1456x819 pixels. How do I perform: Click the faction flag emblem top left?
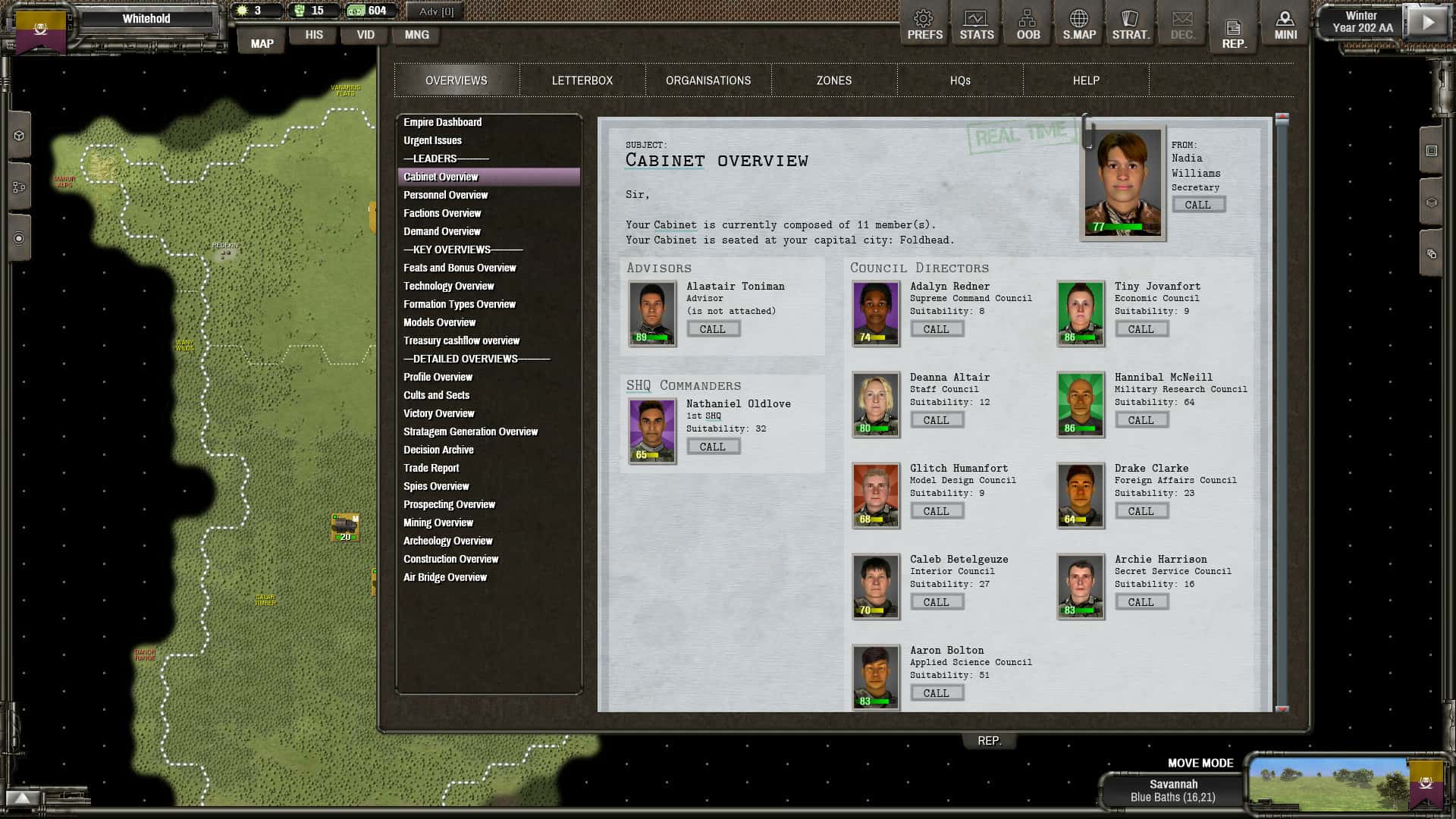click(x=42, y=30)
